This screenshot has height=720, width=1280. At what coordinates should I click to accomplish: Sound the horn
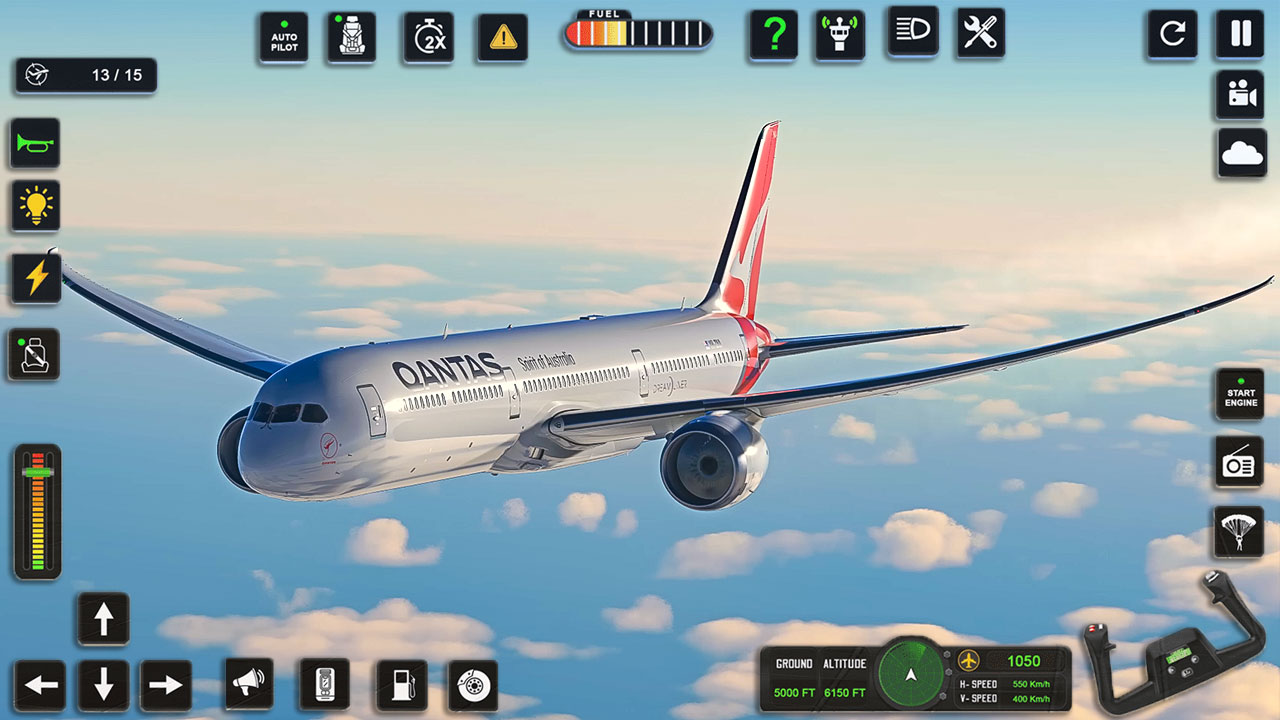pyautogui.click(x=33, y=143)
